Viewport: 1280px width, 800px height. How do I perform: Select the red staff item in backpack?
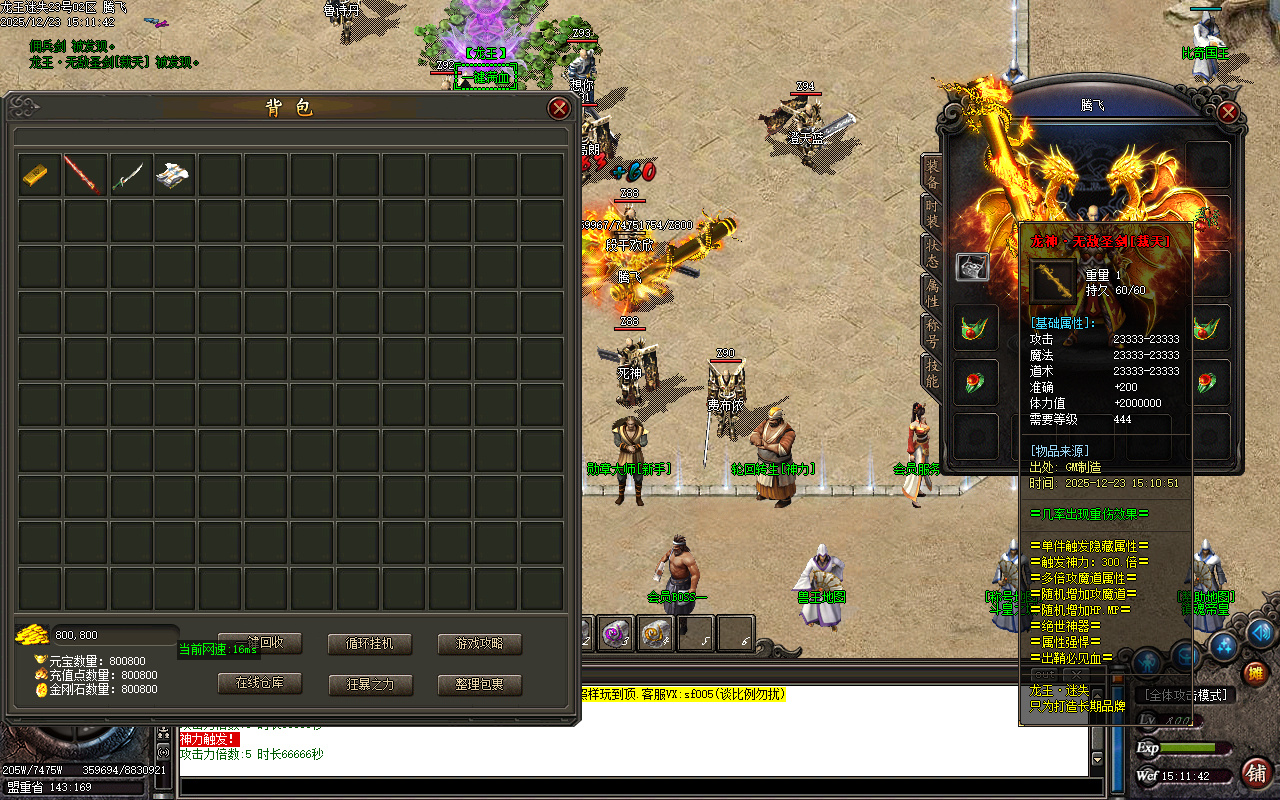click(86, 174)
